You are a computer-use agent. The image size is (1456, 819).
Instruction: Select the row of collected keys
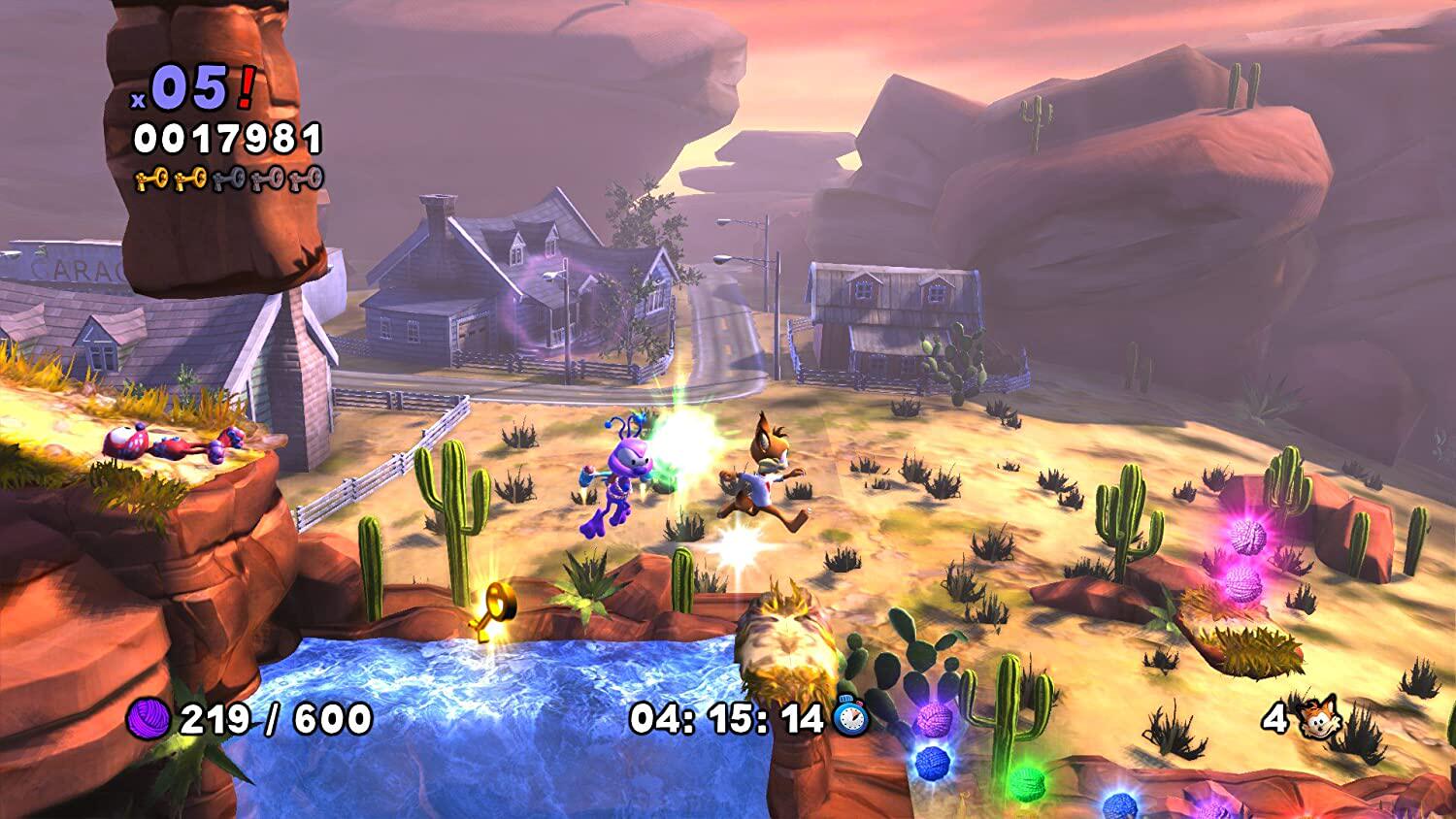228,178
